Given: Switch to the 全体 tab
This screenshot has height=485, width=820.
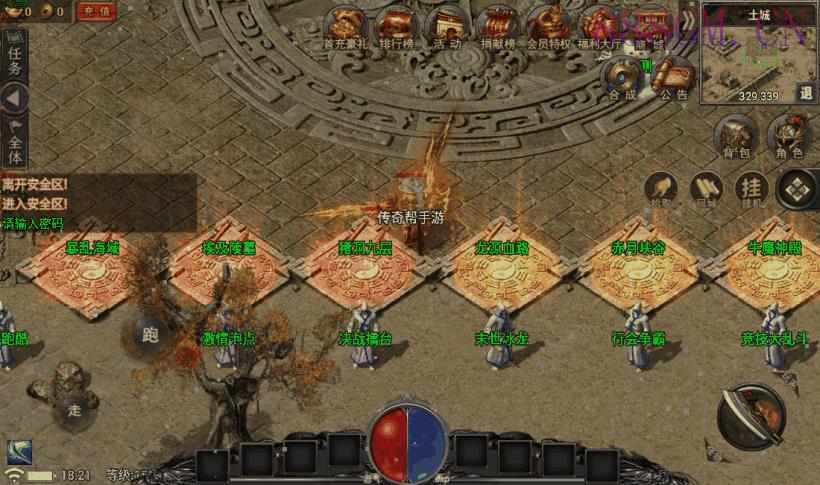Looking at the screenshot, I should (14, 140).
